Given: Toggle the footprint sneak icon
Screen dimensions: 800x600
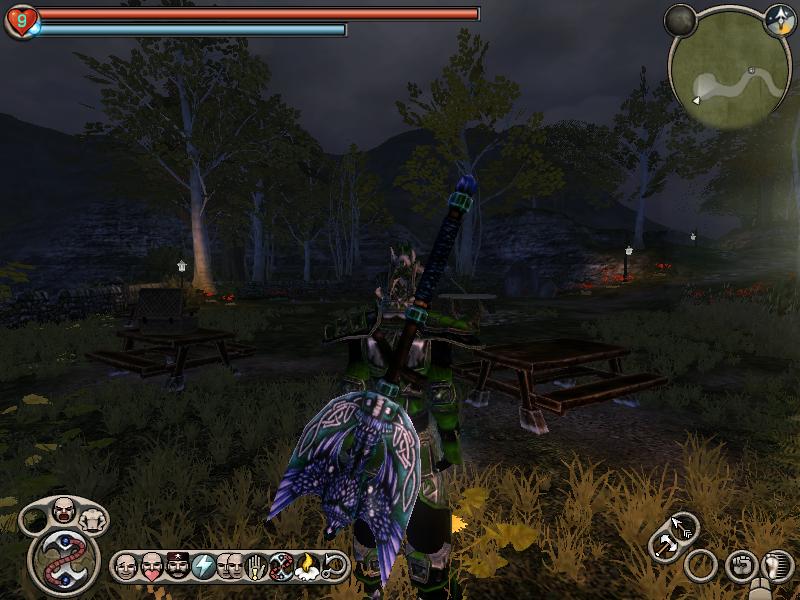Looking at the screenshot, I should [776, 566].
